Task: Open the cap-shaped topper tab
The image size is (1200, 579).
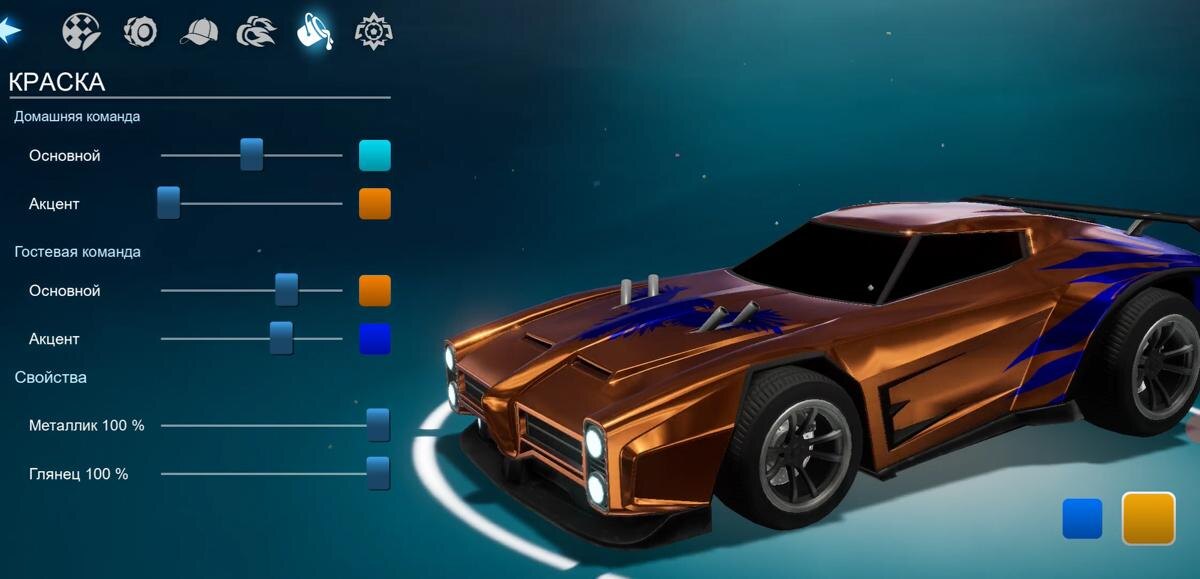Action: coord(198,32)
